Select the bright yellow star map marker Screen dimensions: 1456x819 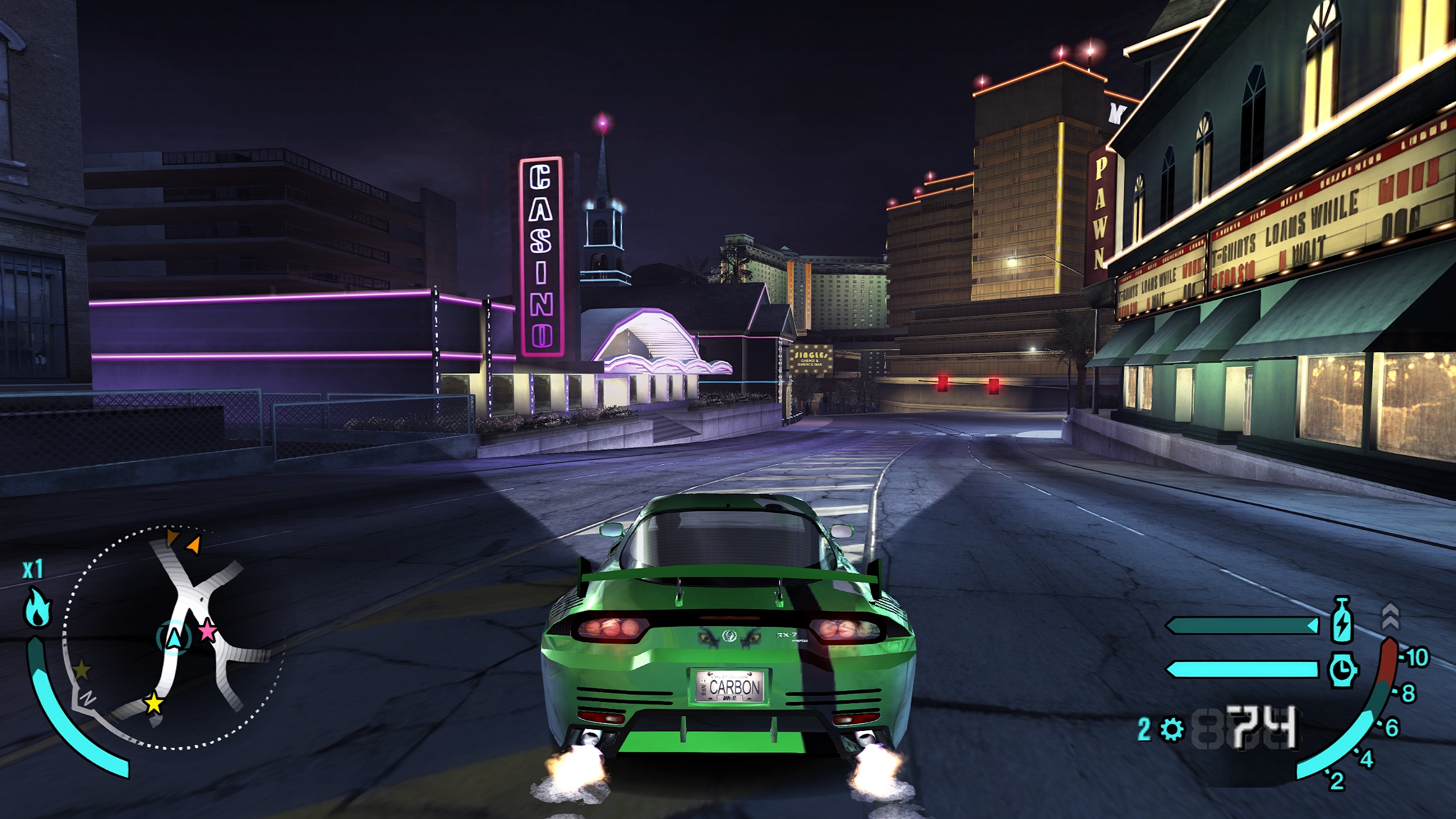tap(153, 703)
